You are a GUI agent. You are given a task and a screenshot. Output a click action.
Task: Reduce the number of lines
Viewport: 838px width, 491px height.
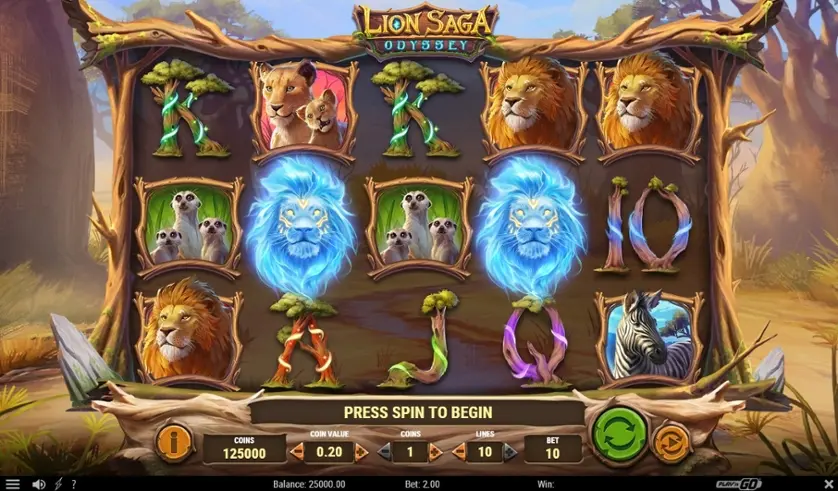[x=459, y=451]
